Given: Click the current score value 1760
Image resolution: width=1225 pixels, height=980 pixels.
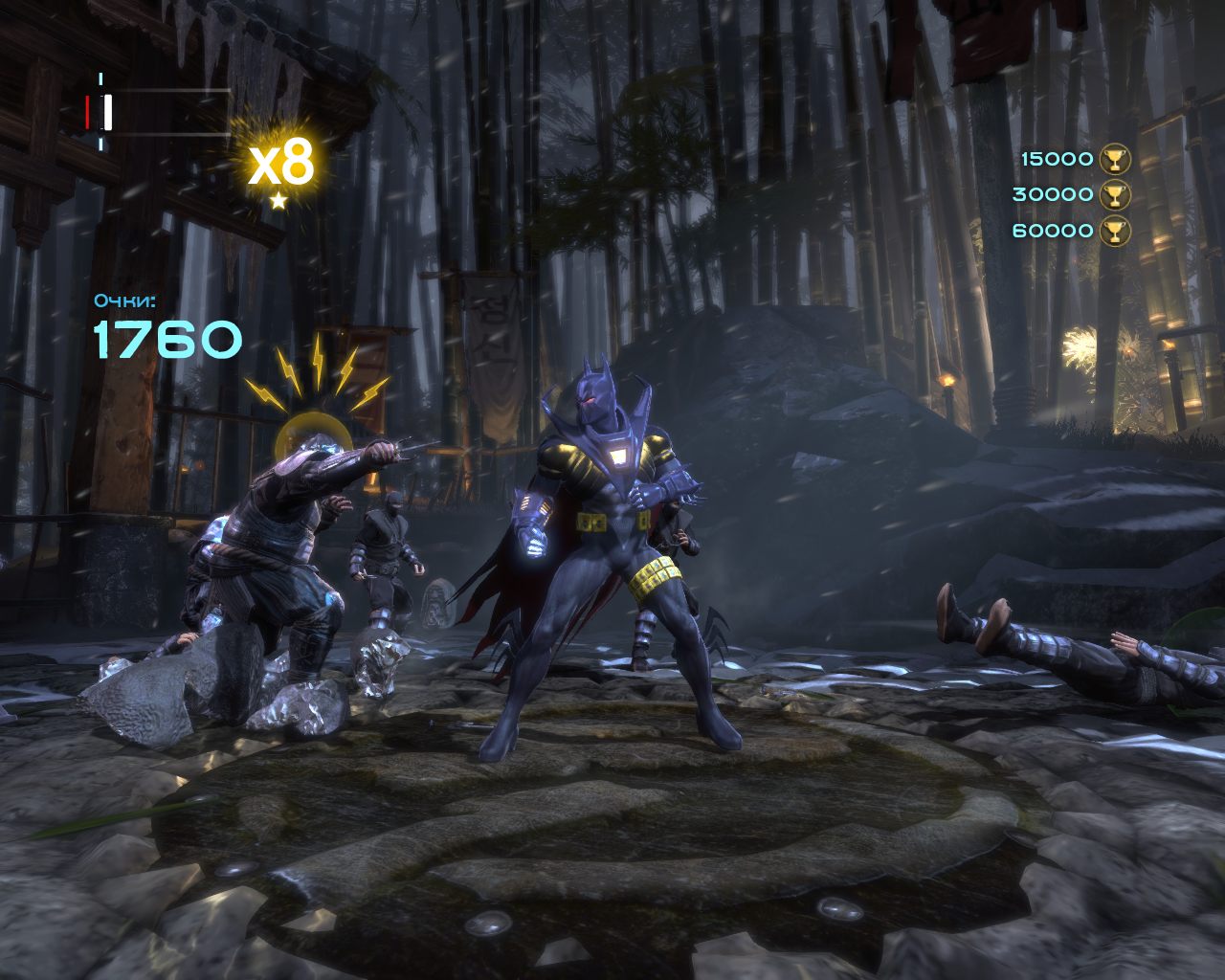Looking at the screenshot, I should click(165, 338).
